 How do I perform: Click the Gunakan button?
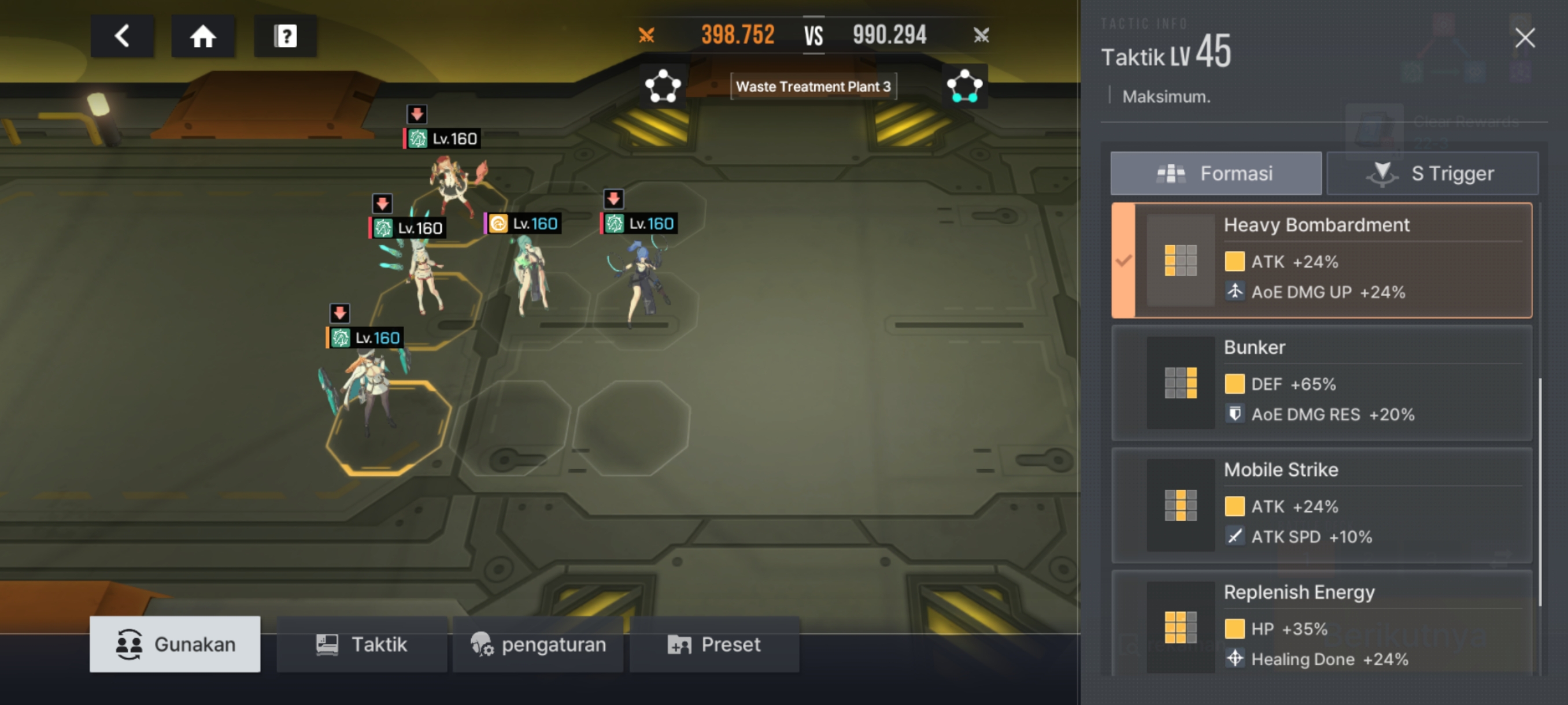[x=175, y=644]
